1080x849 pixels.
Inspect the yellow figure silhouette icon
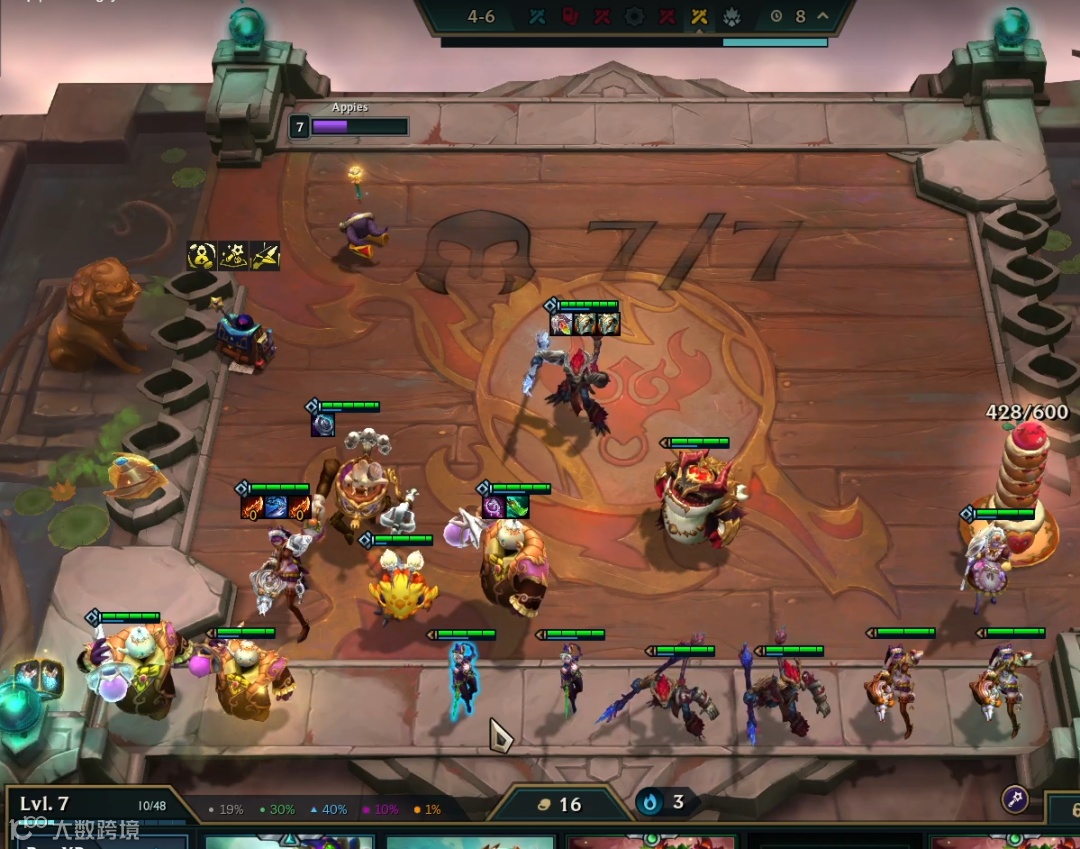[202, 256]
